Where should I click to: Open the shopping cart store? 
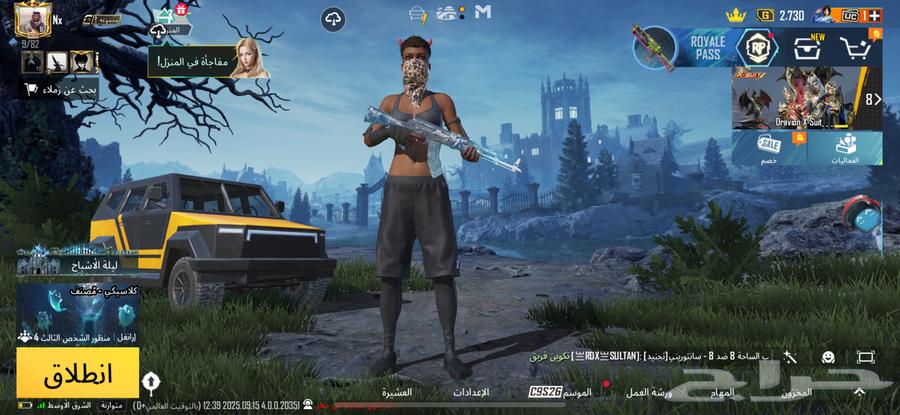pyautogui.click(x=858, y=47)
